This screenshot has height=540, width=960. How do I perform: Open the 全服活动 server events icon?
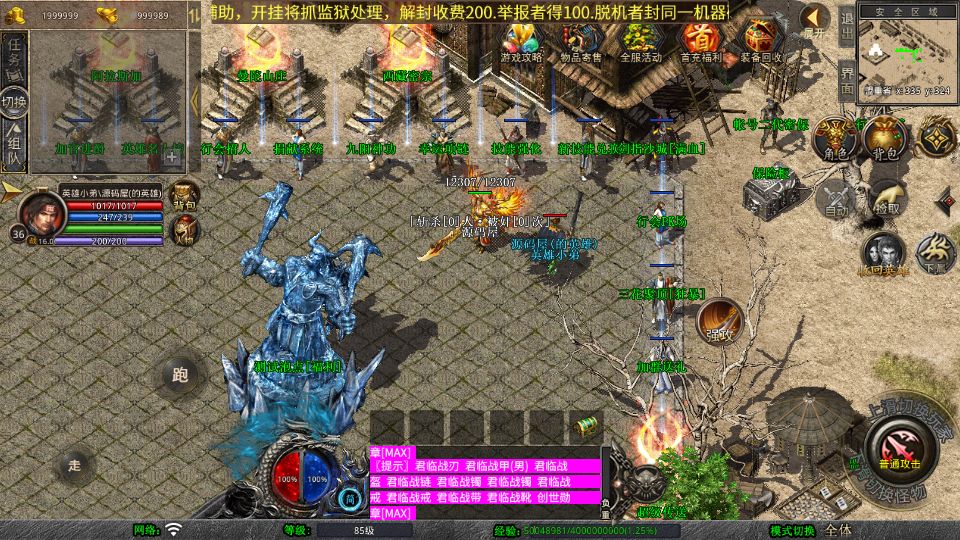pos(641,42)
